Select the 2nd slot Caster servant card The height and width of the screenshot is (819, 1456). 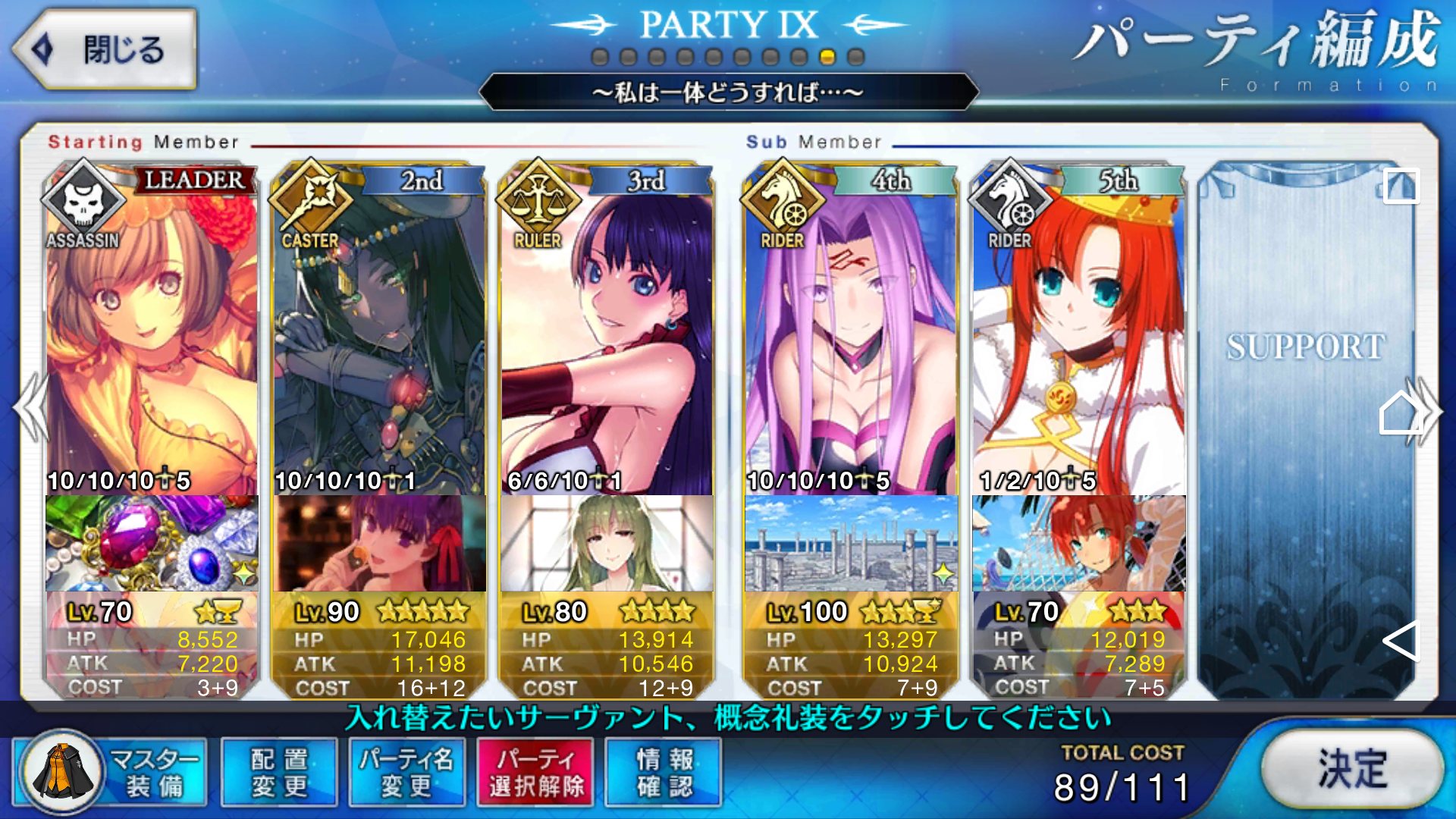coord(379,334)
